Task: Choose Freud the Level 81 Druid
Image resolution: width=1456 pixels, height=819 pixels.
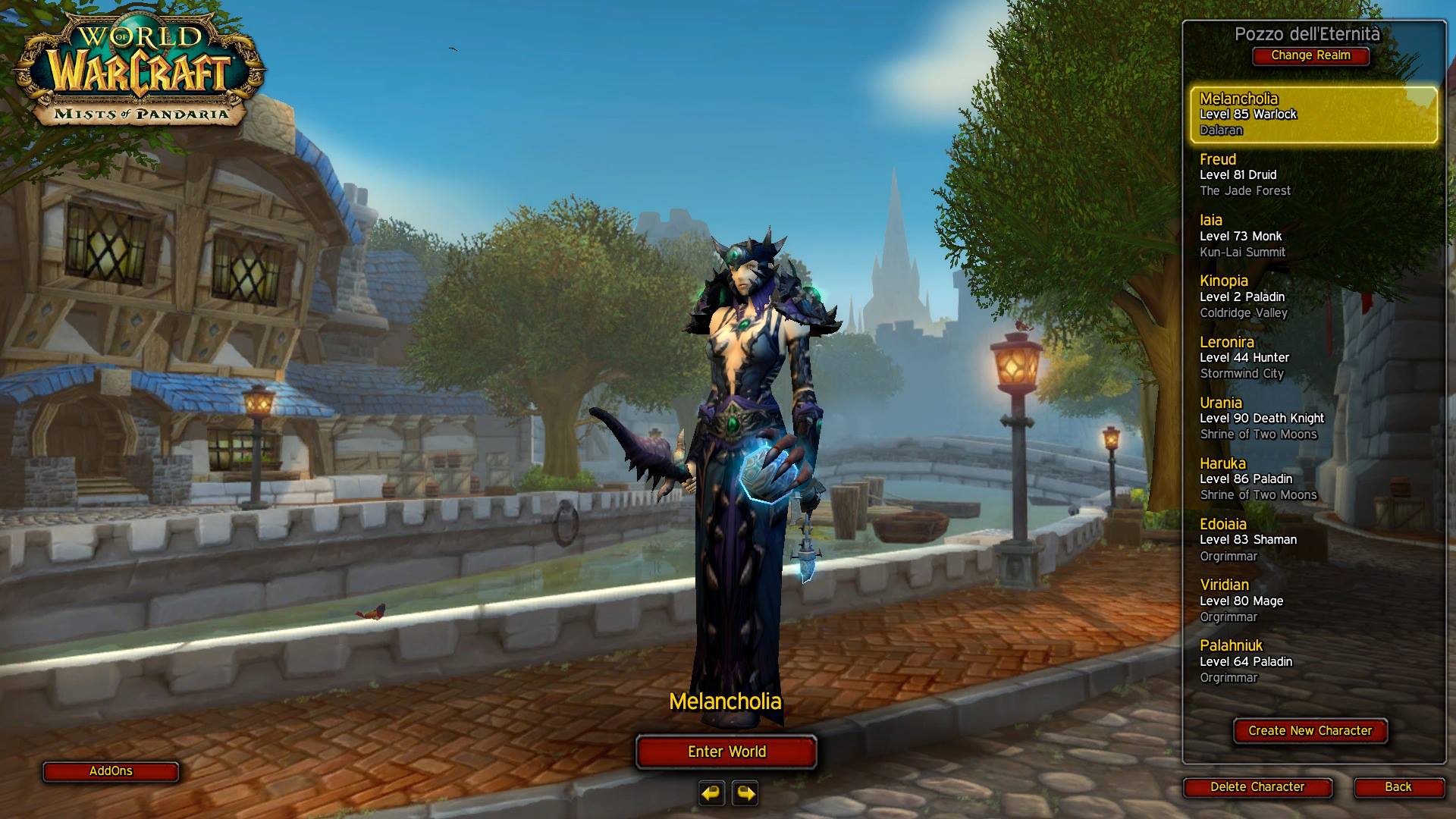Action: click(1313, 175)
